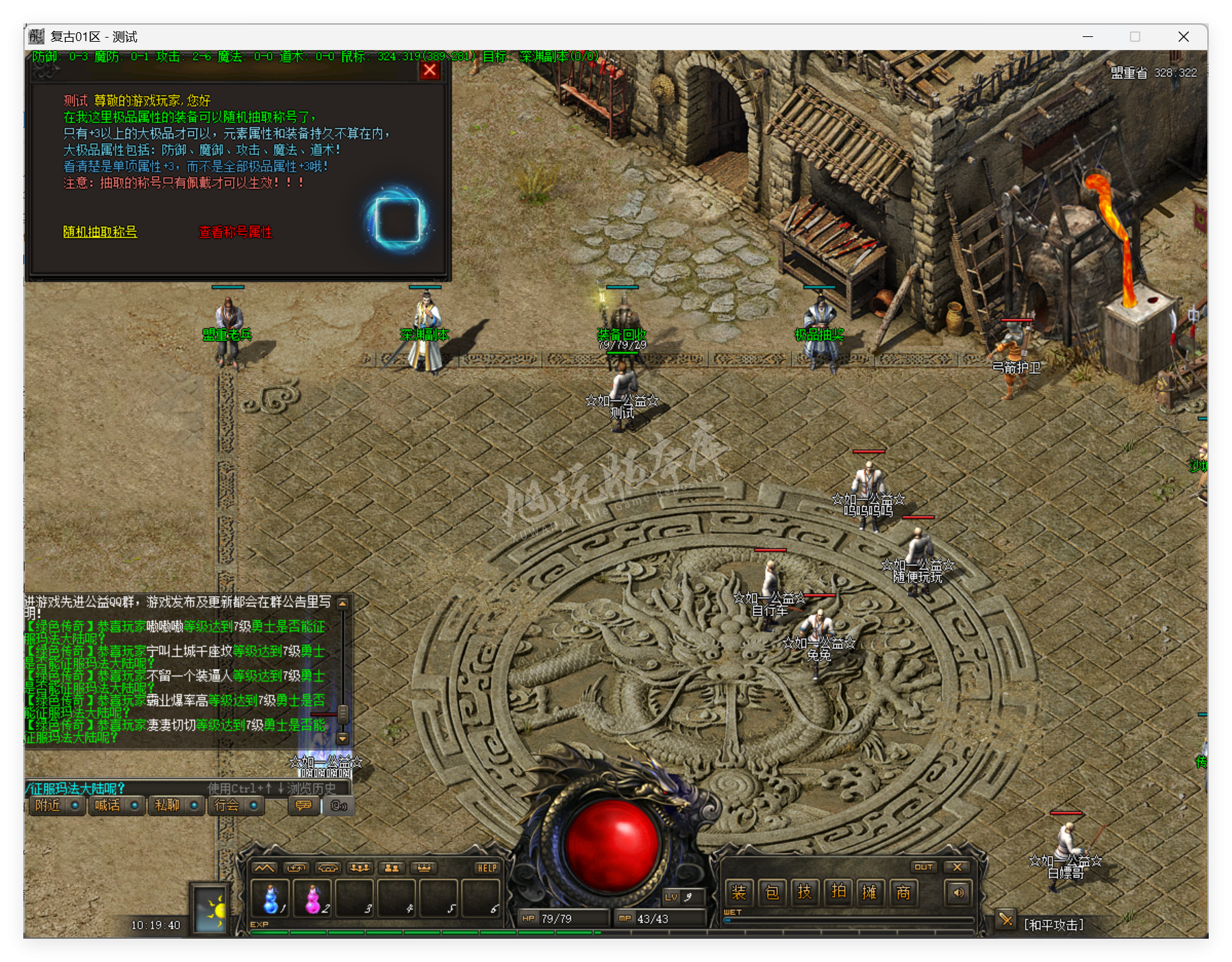Toggle the blue dot next to 行会
This screenshot has height=962, width=1232.
click(x=254, y=806)
